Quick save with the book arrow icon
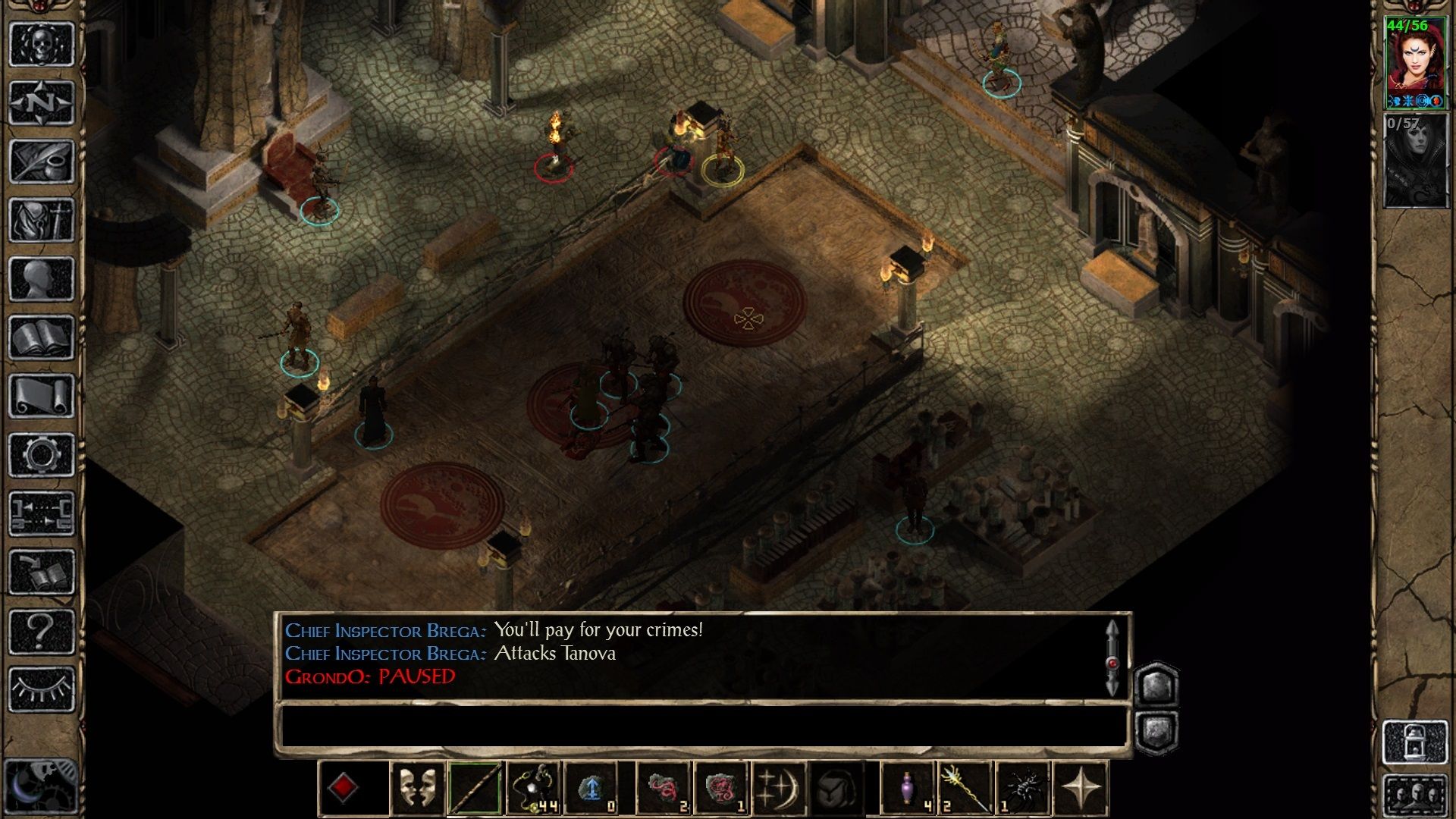The width and height of the screenshot is (1456, 819). click(42, 573)
